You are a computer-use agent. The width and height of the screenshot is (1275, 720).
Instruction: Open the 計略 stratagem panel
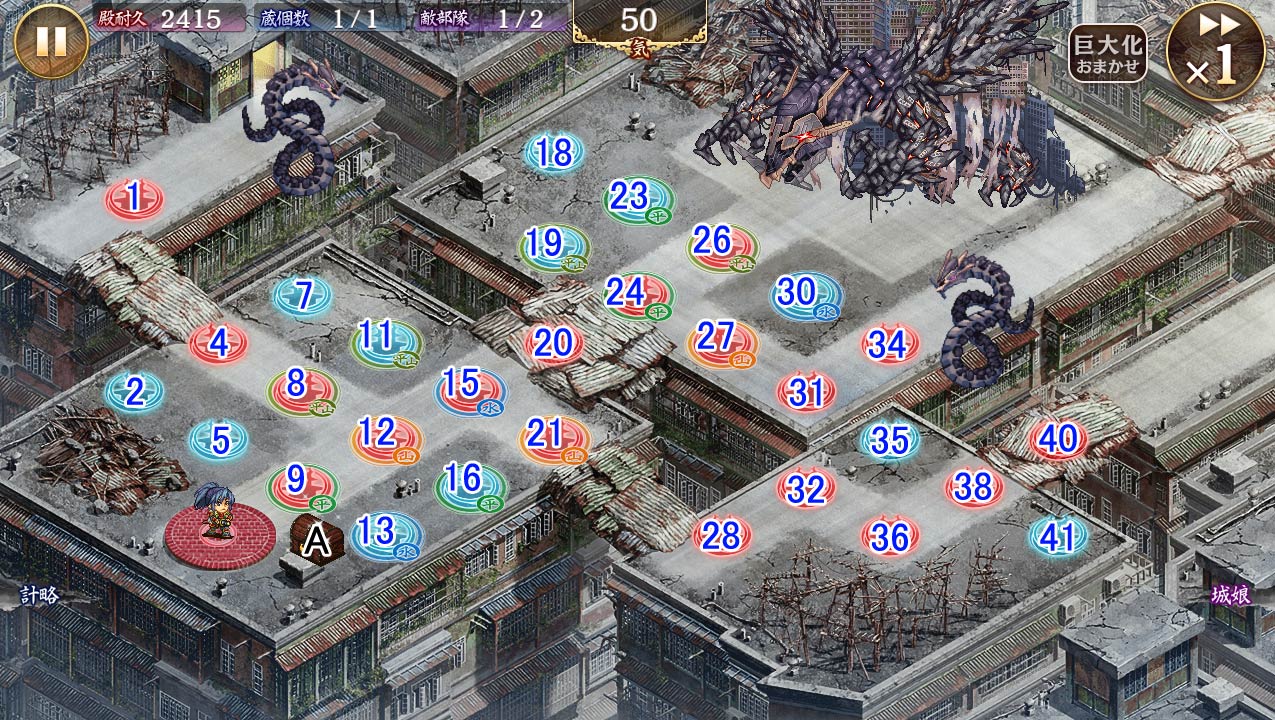click(x=40, y=595)
